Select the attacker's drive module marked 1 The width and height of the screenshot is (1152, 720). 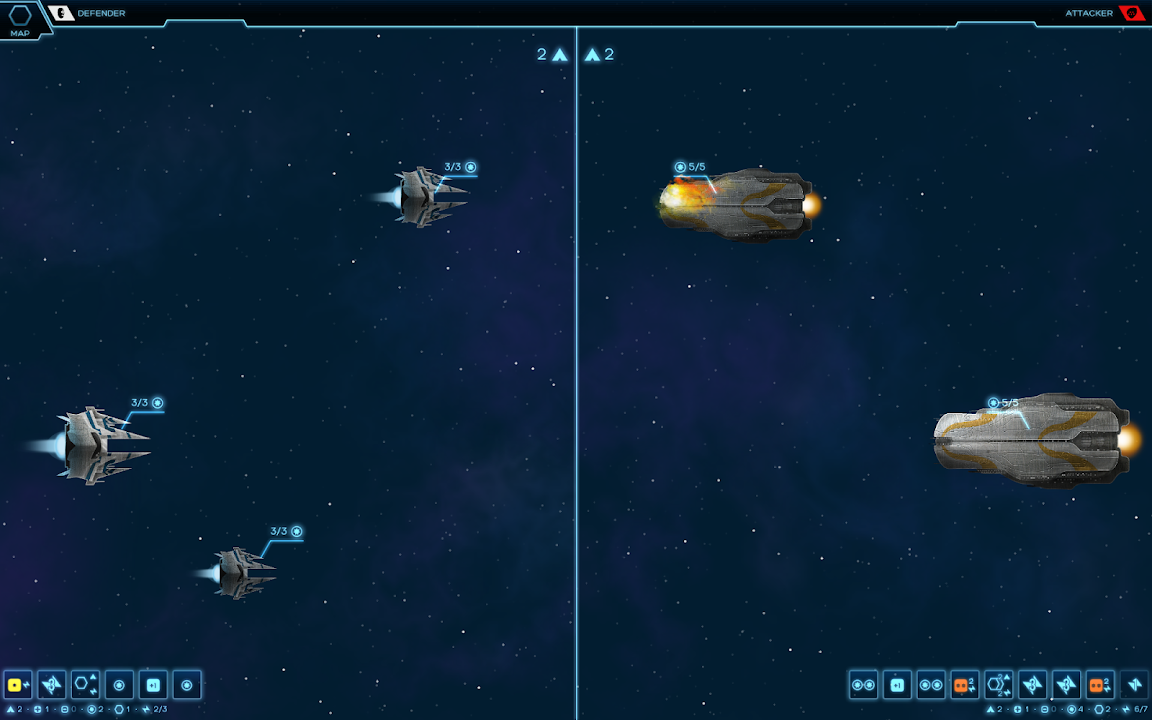pyautogui.click(x=1134, y=685)
